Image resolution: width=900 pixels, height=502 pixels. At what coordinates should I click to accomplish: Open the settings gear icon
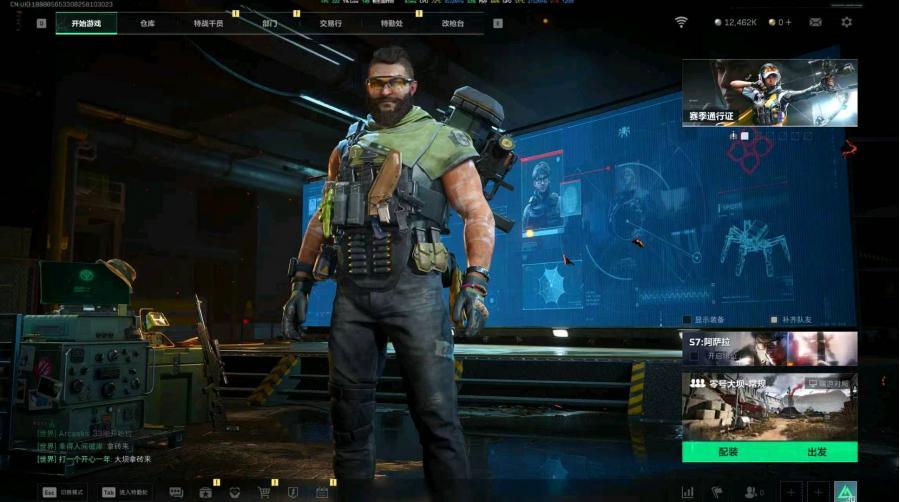(x=847, y=22)
